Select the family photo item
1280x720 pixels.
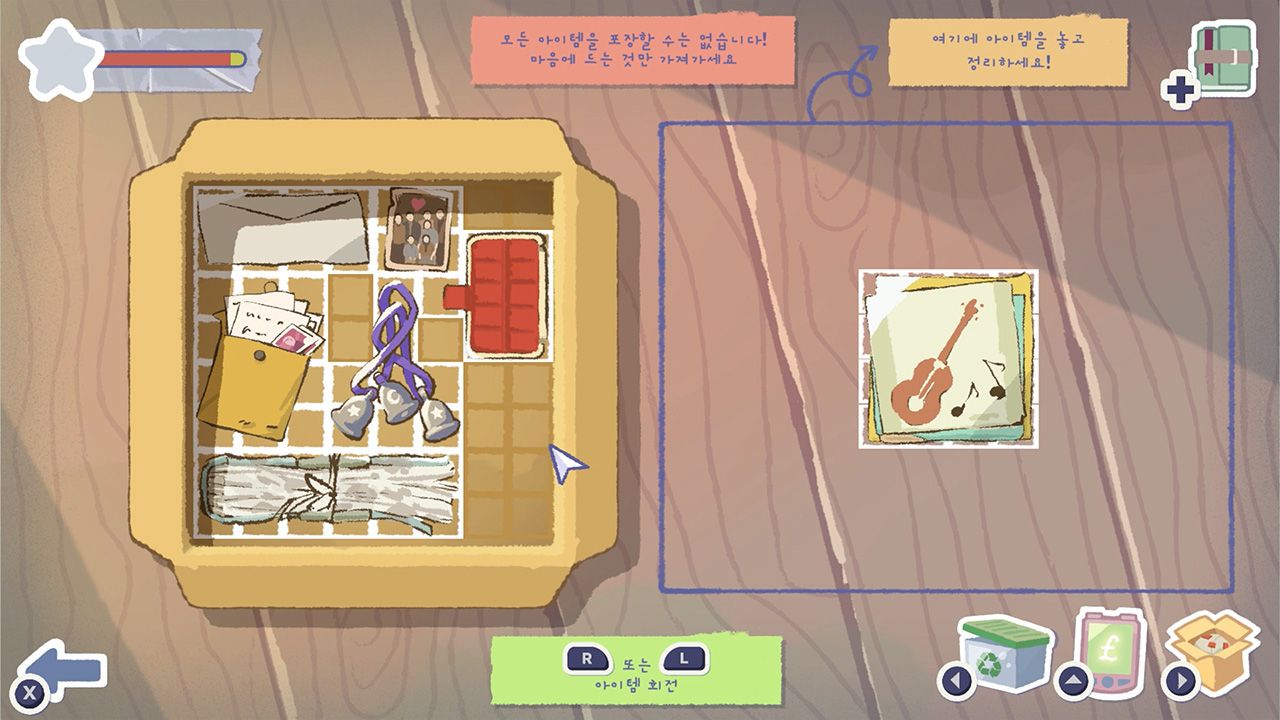420,229
